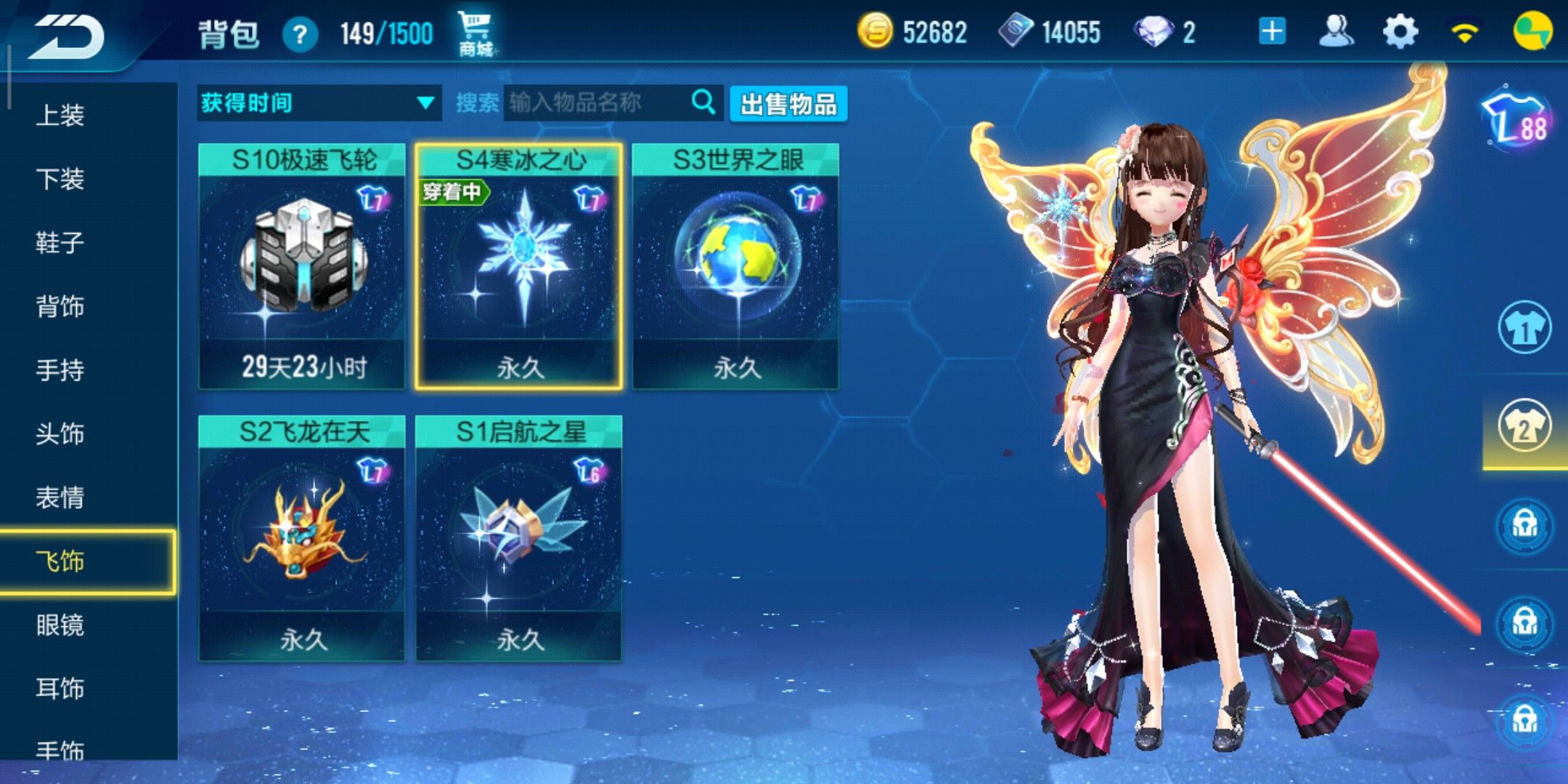Show the 眼镜 glasses category
Viewport: 1568px width, 784px height.
[60, 625]
